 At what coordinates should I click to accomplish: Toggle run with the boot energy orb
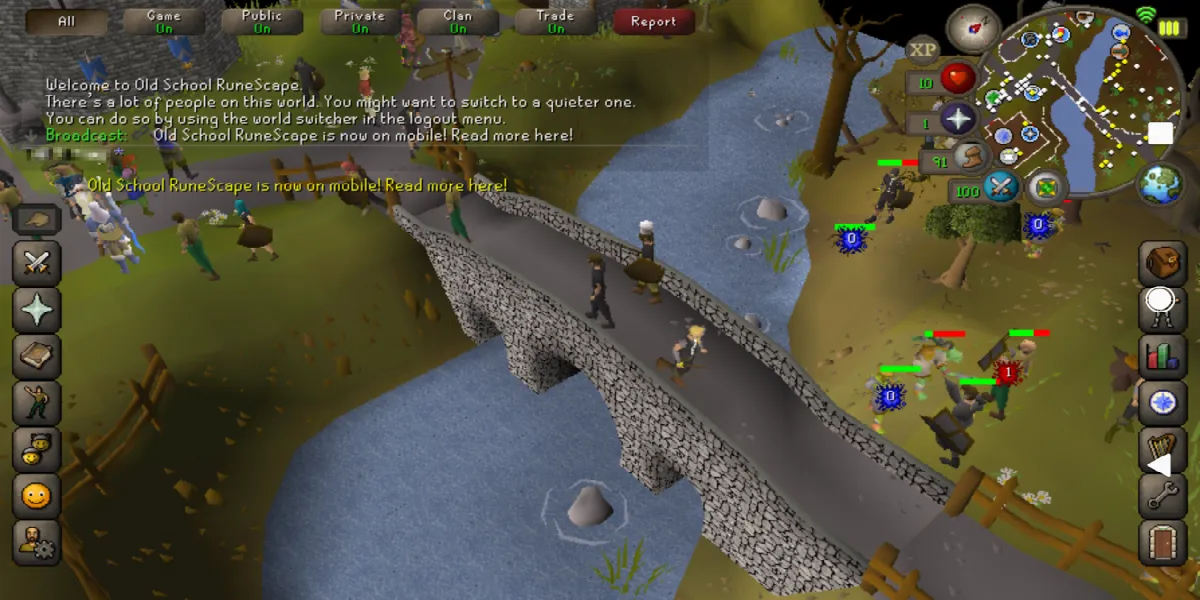(x=967, y=155)
